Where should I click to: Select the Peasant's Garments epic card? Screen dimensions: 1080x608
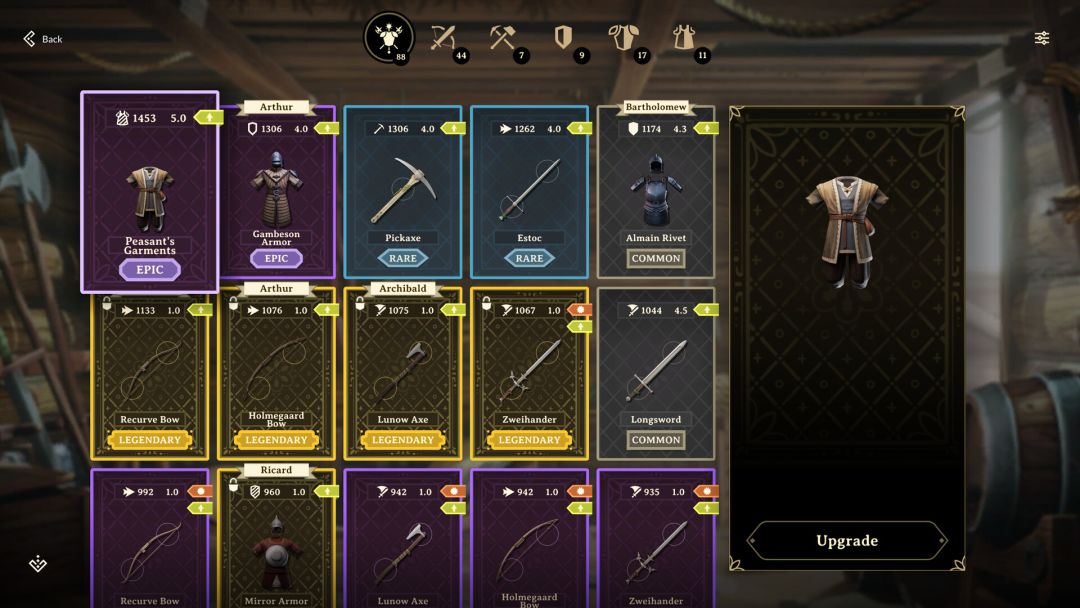(150, 192)
